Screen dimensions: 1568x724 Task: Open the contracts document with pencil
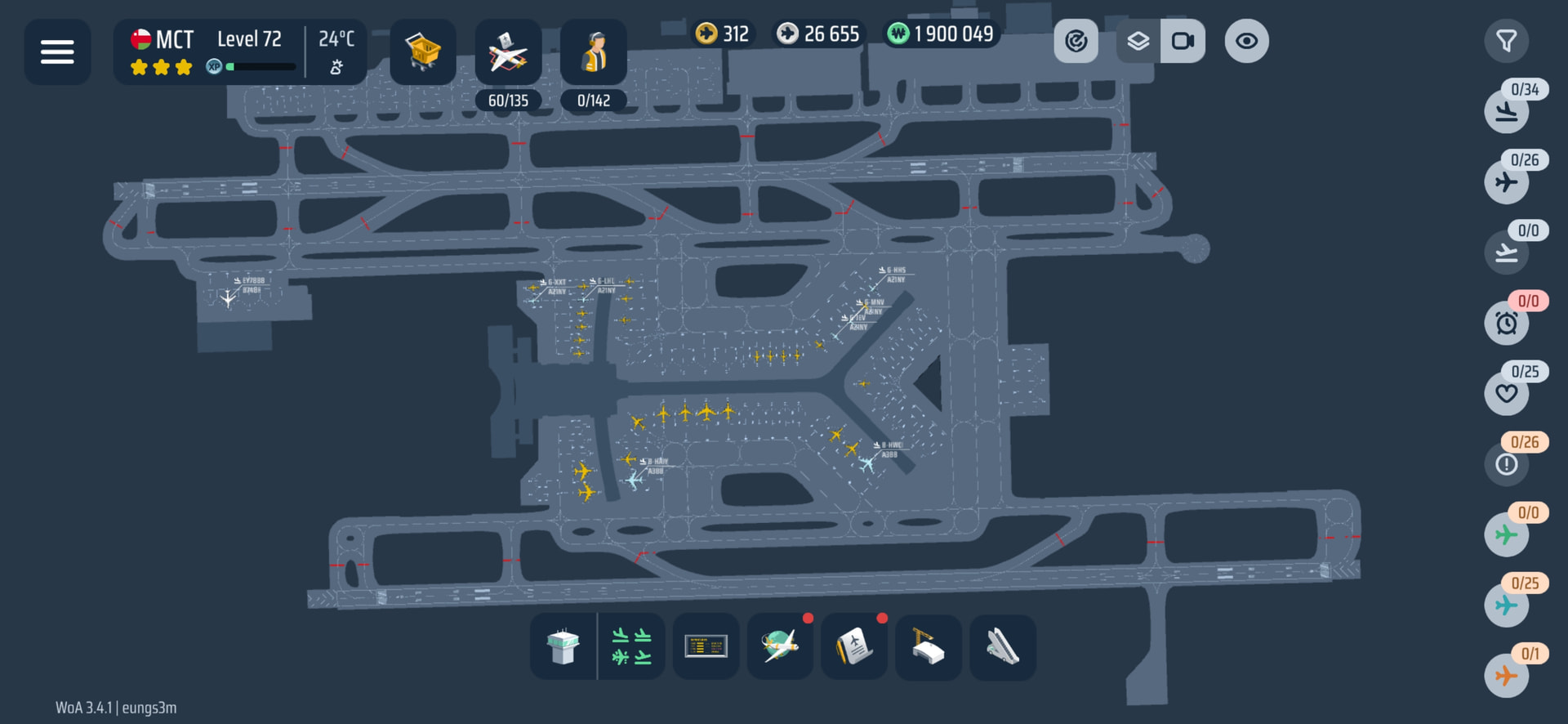click(x=854, y=646)
